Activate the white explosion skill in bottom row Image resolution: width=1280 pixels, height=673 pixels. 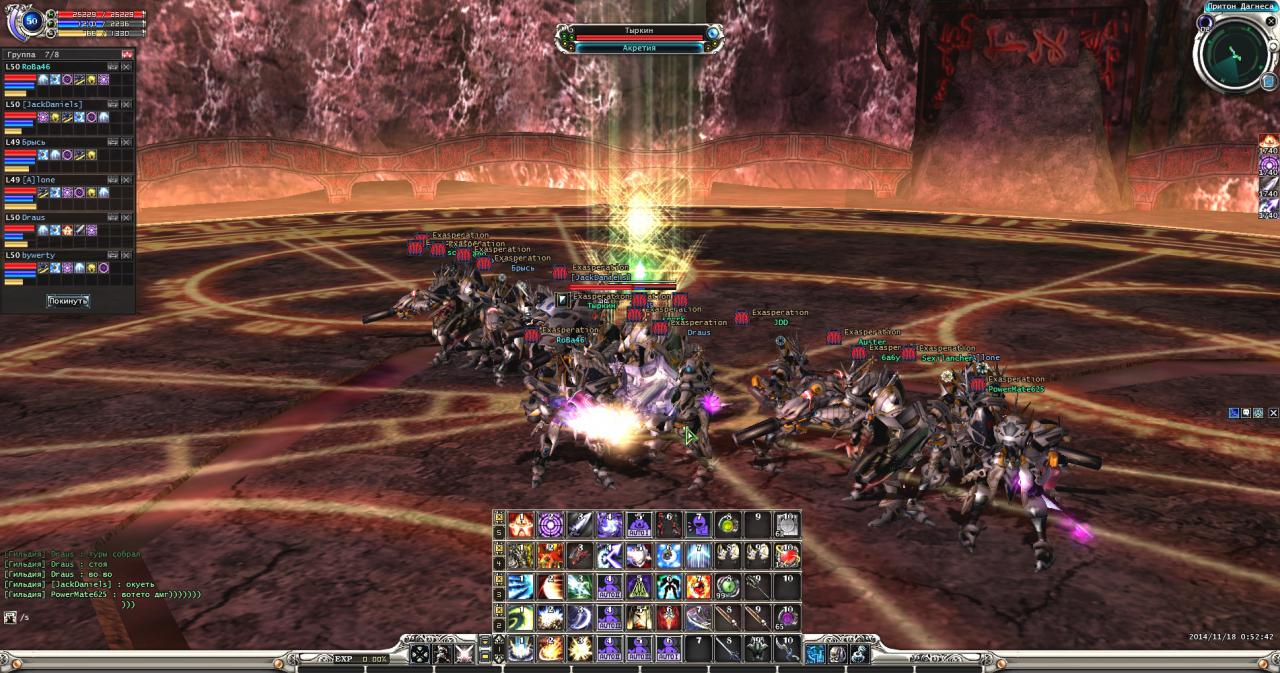[x=580, y=648]
